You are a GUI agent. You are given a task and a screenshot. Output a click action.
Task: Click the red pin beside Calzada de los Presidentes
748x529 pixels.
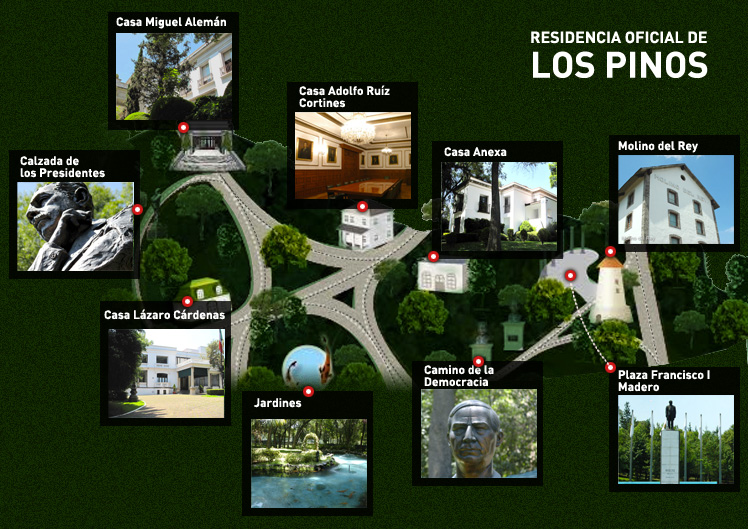138,210
